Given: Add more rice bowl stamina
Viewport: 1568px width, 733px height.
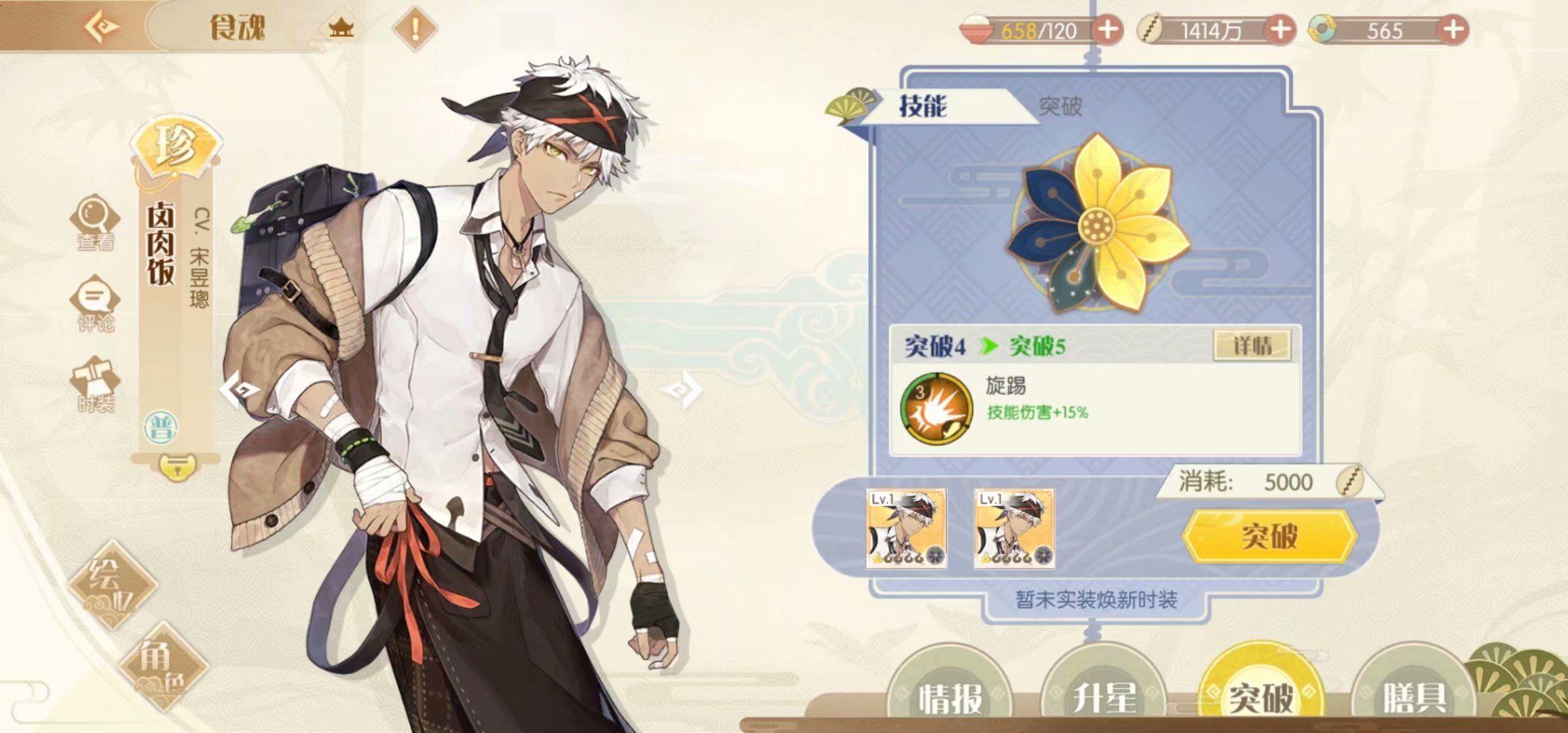Looking at the screenshot, I should 1107,30.
